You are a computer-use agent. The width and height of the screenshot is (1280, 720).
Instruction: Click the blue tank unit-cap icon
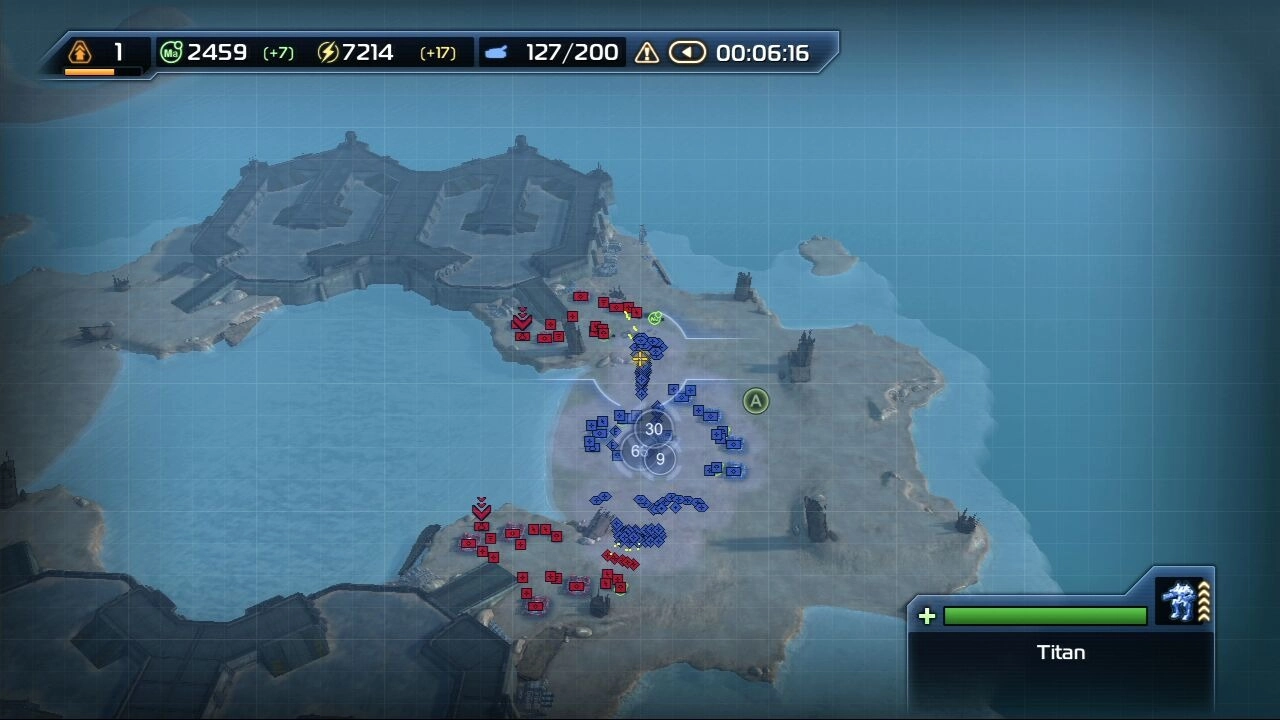click(496, 52)
